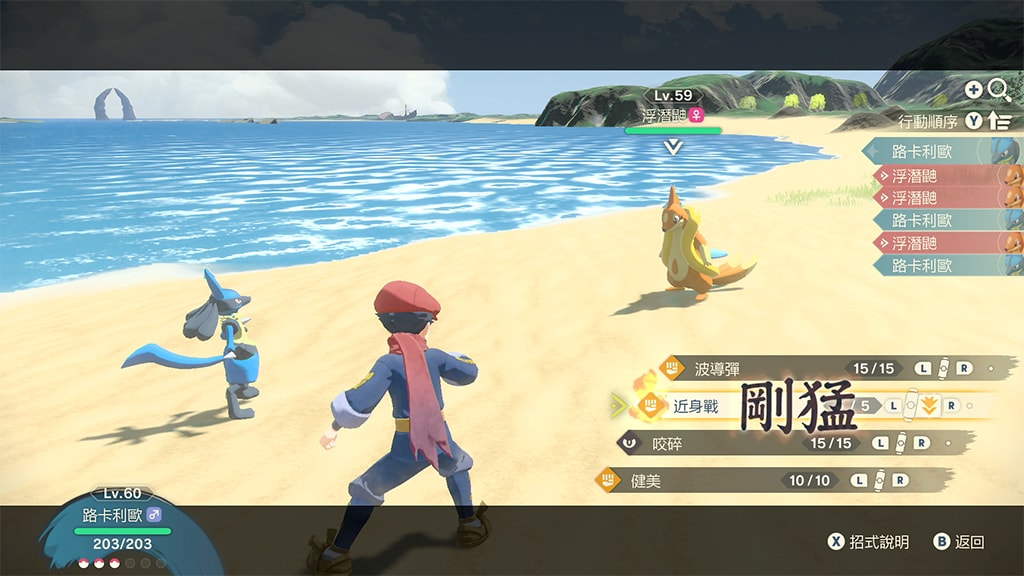Choose the 近身戰 move
The width and height of the screenshot is (1024, 576).
(696, 406)
